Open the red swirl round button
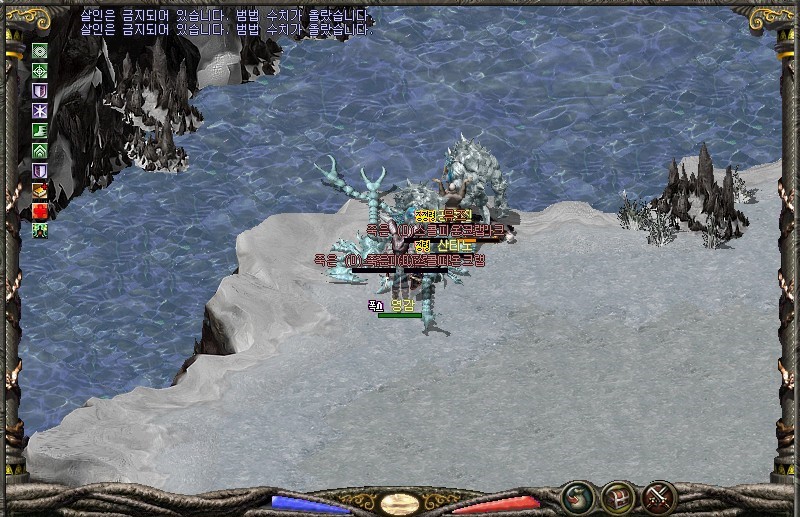Viewport: 800px width, 517px height. pos(578,497)
